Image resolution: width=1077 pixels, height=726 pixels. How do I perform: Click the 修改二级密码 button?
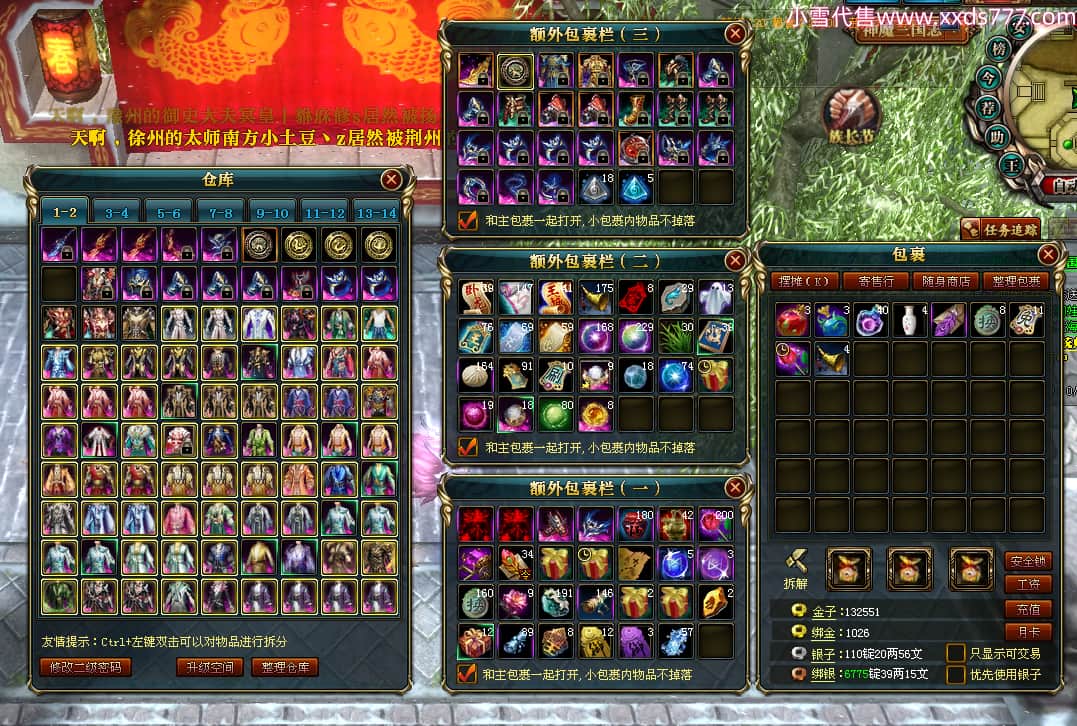pyautogui.click(x=86, y=667)
